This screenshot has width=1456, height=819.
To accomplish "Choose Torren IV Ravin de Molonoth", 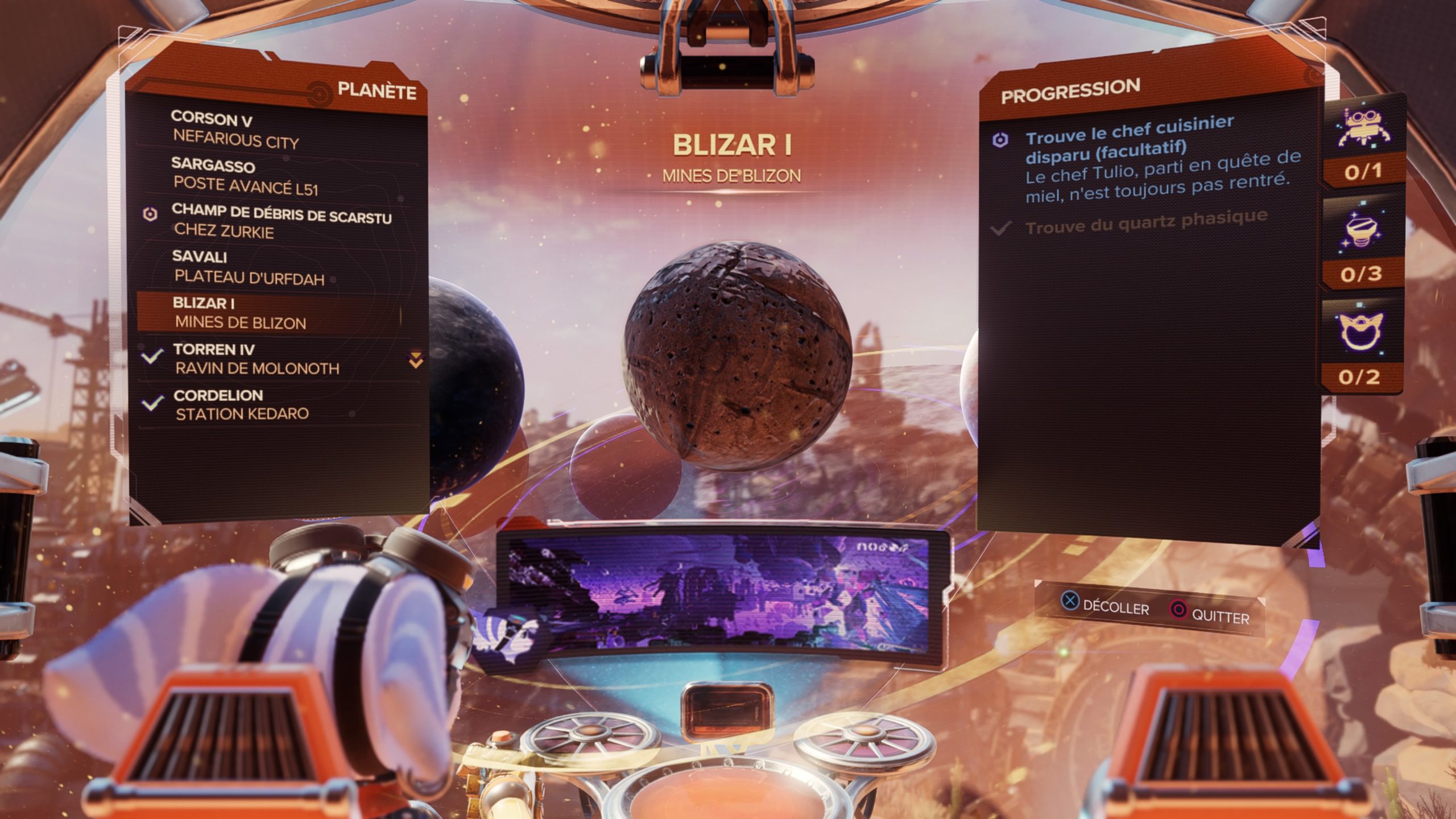I will [257, 359].
